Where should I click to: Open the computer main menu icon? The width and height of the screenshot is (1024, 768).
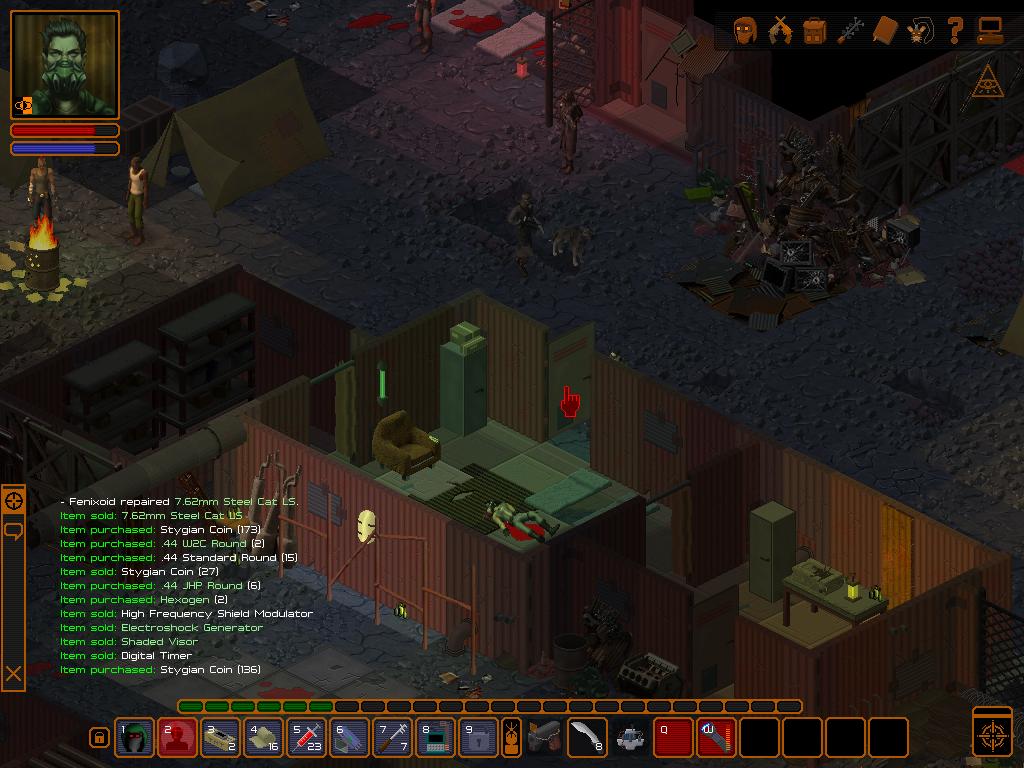click(990, 31)
